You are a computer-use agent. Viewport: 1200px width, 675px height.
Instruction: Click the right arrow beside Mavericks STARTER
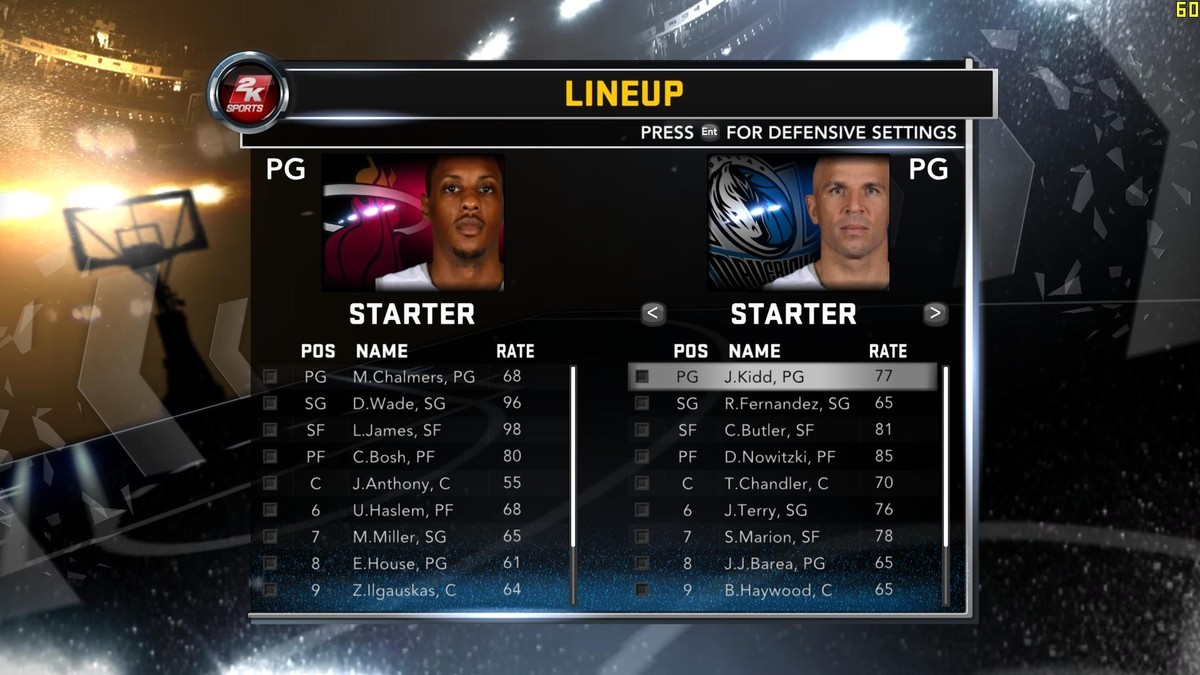coord(935,313)
